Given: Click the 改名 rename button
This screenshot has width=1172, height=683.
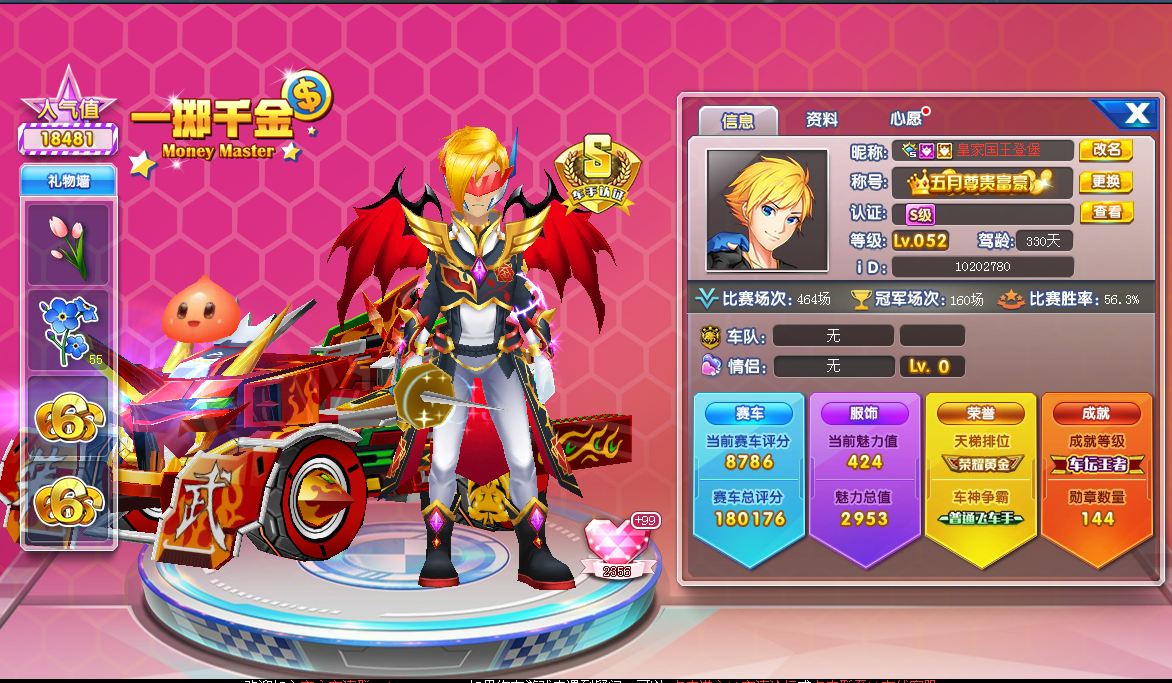Looking at the screenshot, I should pos(1106,150).
